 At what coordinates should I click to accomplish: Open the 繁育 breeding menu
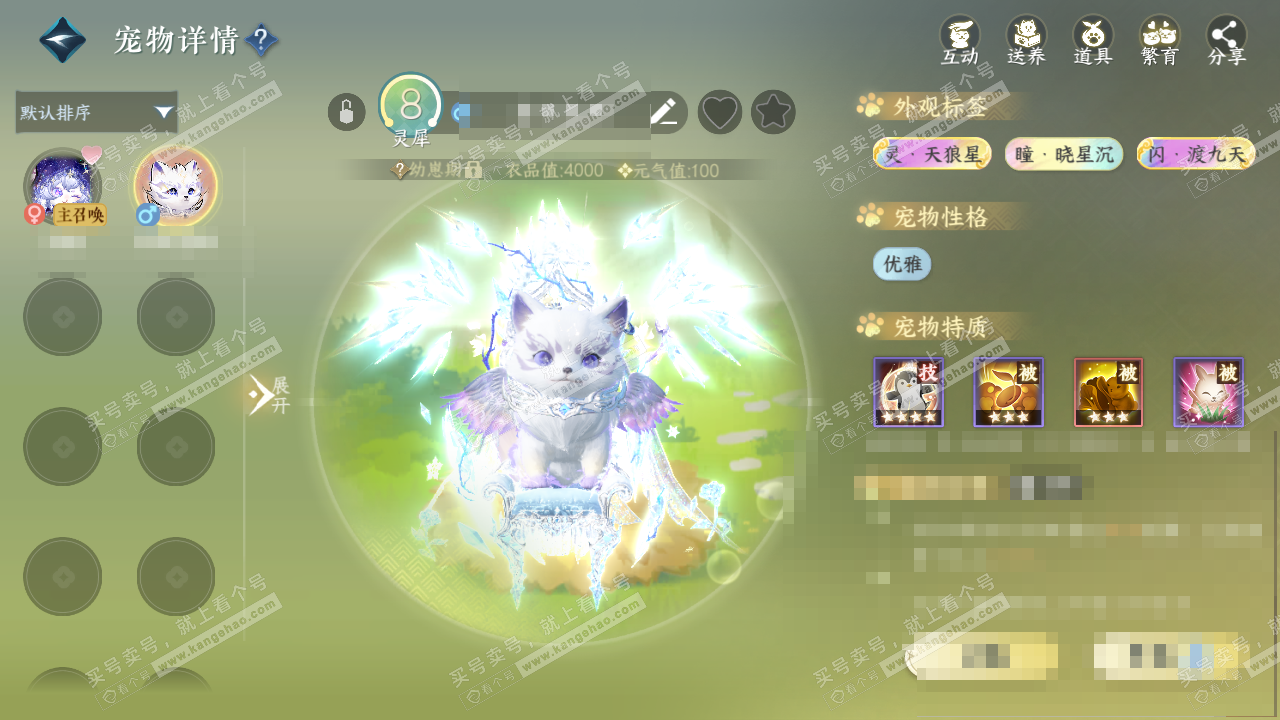[1160, 41]
